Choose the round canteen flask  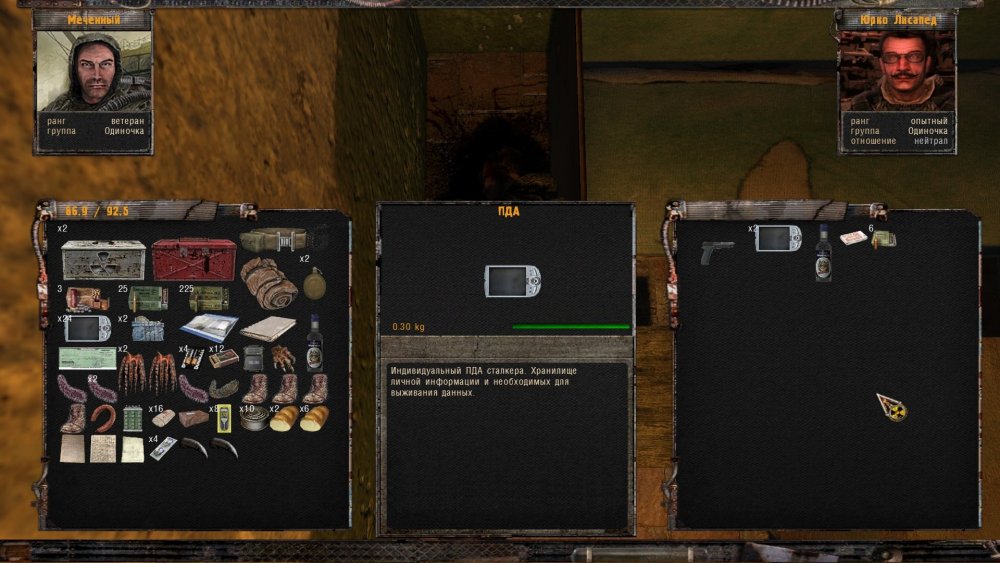pyautogui.click(x=314, y=282)
